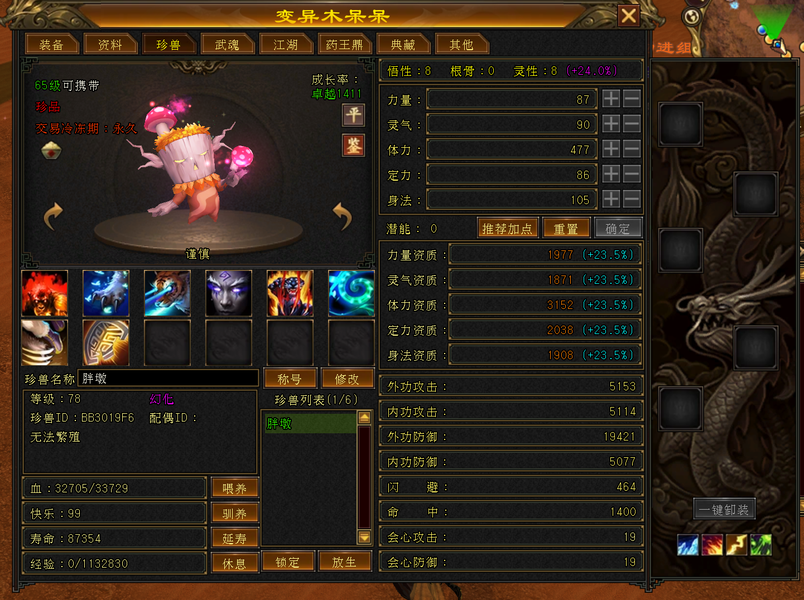Screen dimensions: 804x600
Task: Switch to the 装备 tab
Action: pos(51,45)
